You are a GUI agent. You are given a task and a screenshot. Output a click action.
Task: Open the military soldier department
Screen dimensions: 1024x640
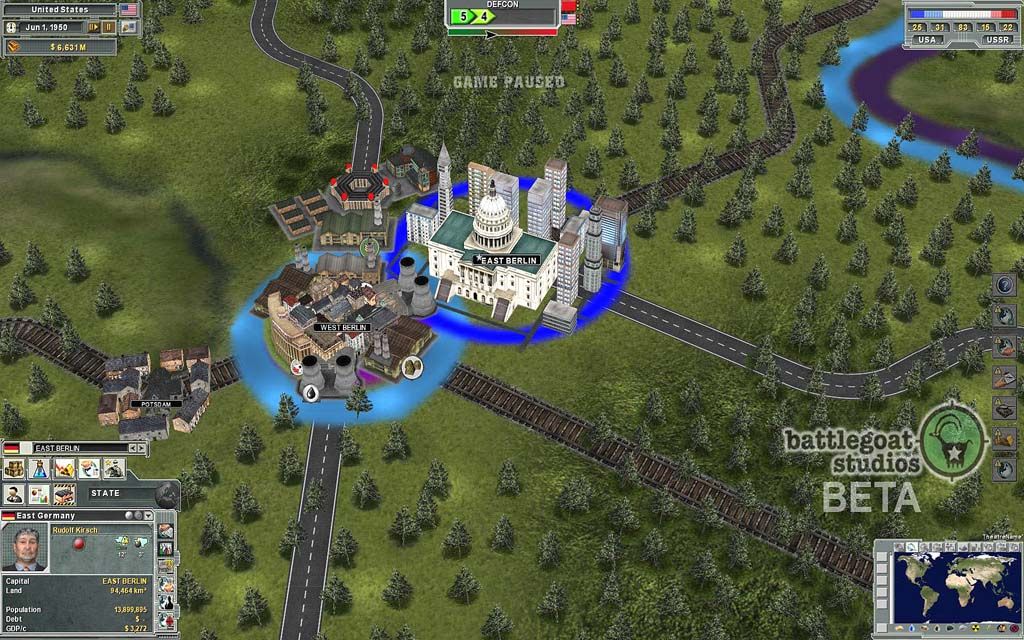tap(114, 468)
